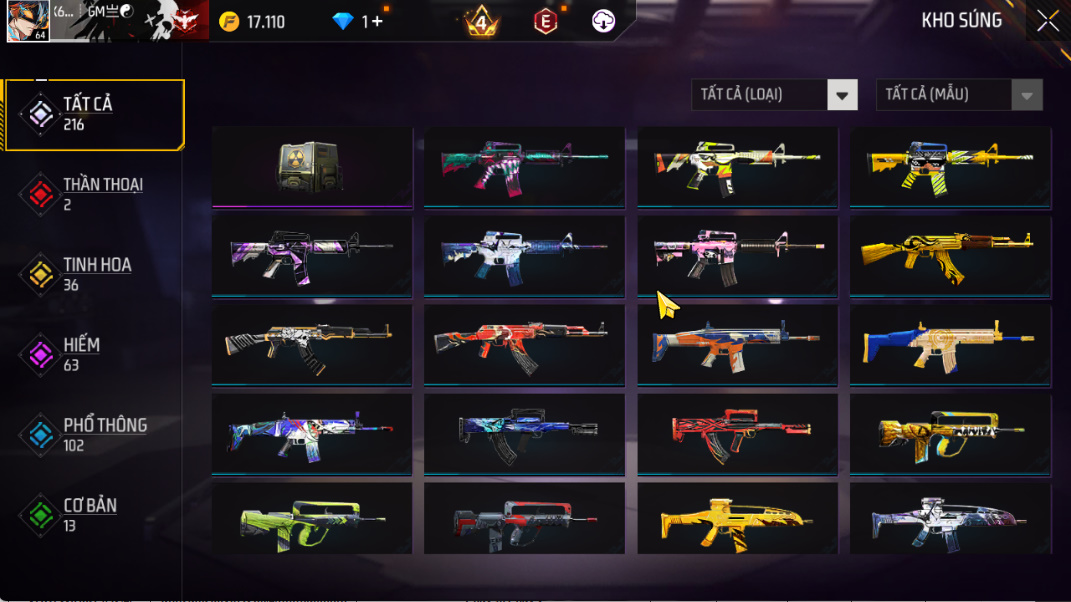Open the Tất Cả (Loại) dropdown
The width and height of the screenshot is (1071, 602).
pyautogui.click(x=774, y=95)
